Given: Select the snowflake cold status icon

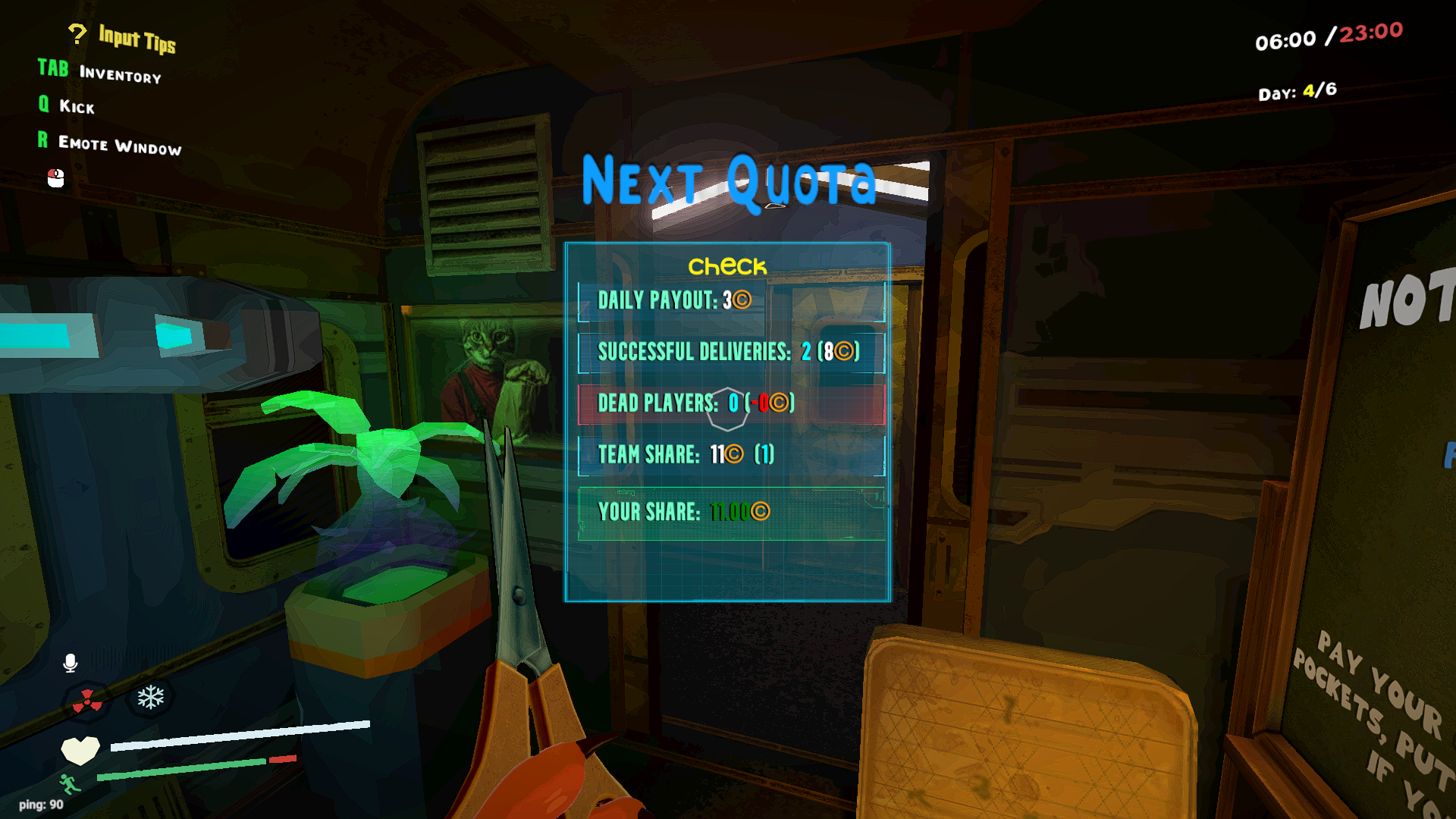Looking at the screenshot, I should [152, 696].
